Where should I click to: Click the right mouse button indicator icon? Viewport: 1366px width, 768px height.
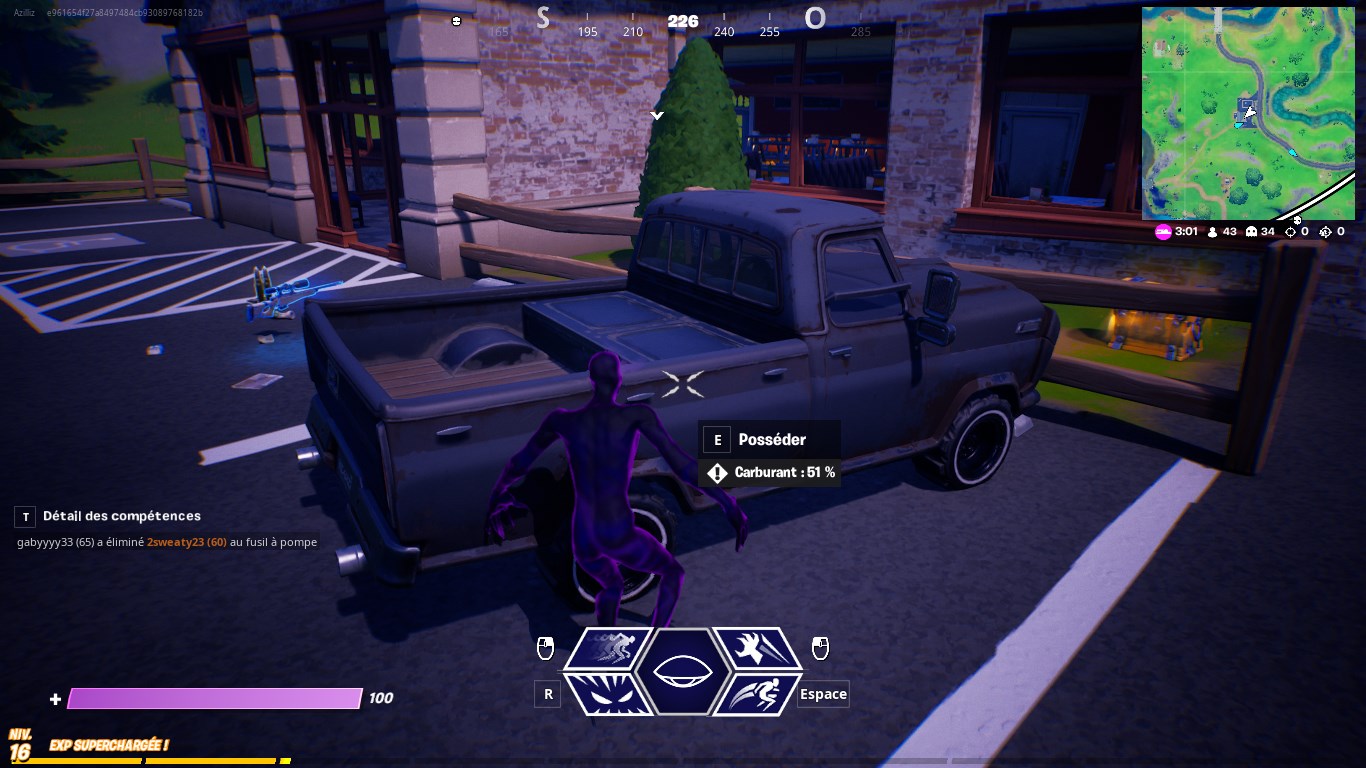tap(820, 648)
